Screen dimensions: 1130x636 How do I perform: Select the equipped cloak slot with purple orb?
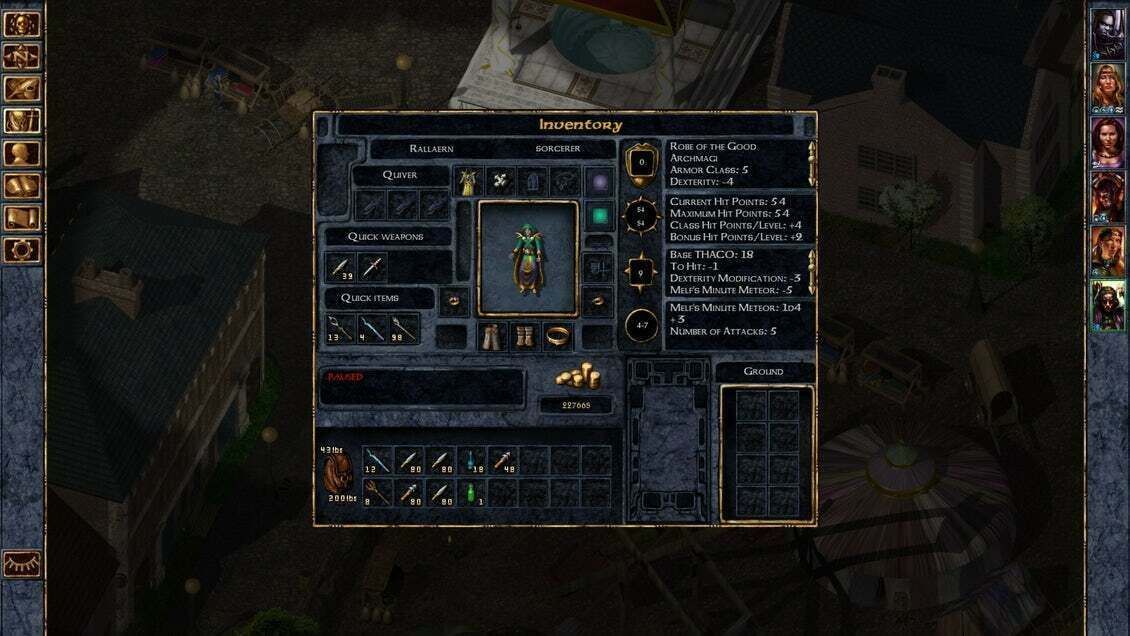pos(598,182)
